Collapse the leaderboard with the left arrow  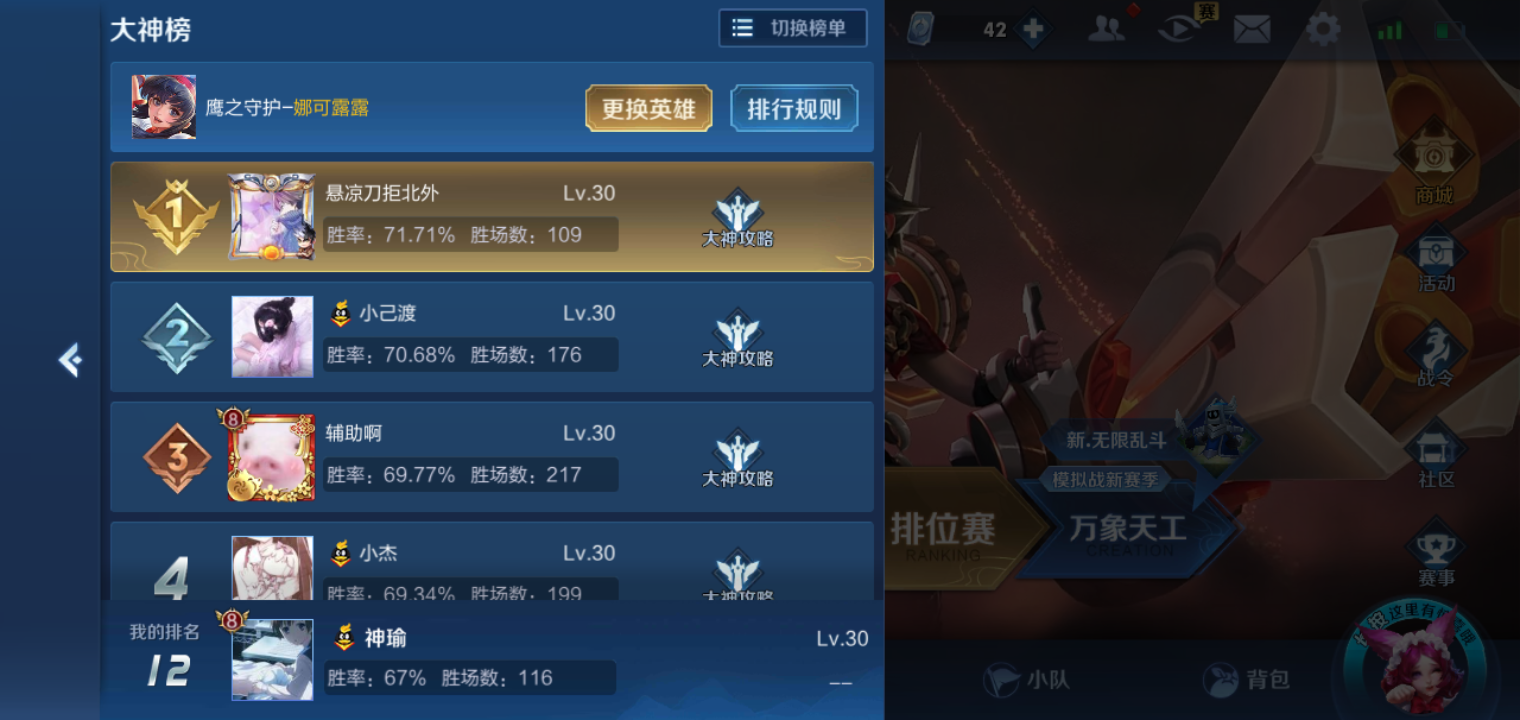(69, 361)
